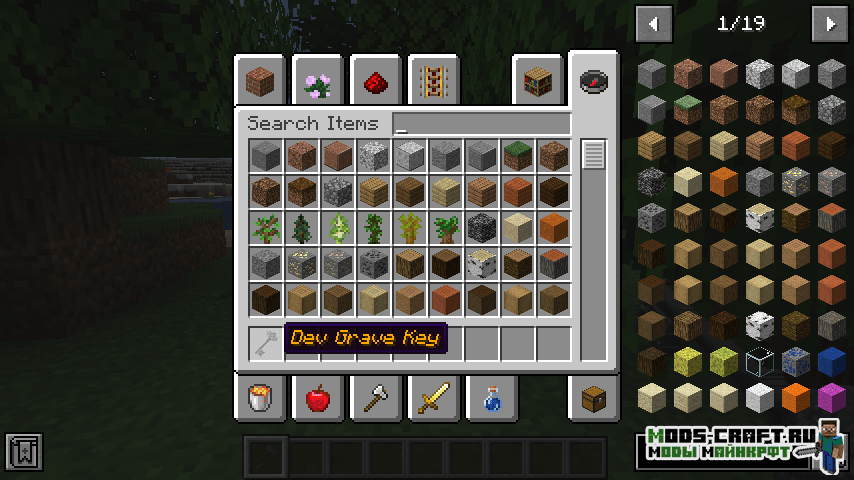Open the bookshelf tab
This screenshot has width=854, height=480.
tap(537, 81)
